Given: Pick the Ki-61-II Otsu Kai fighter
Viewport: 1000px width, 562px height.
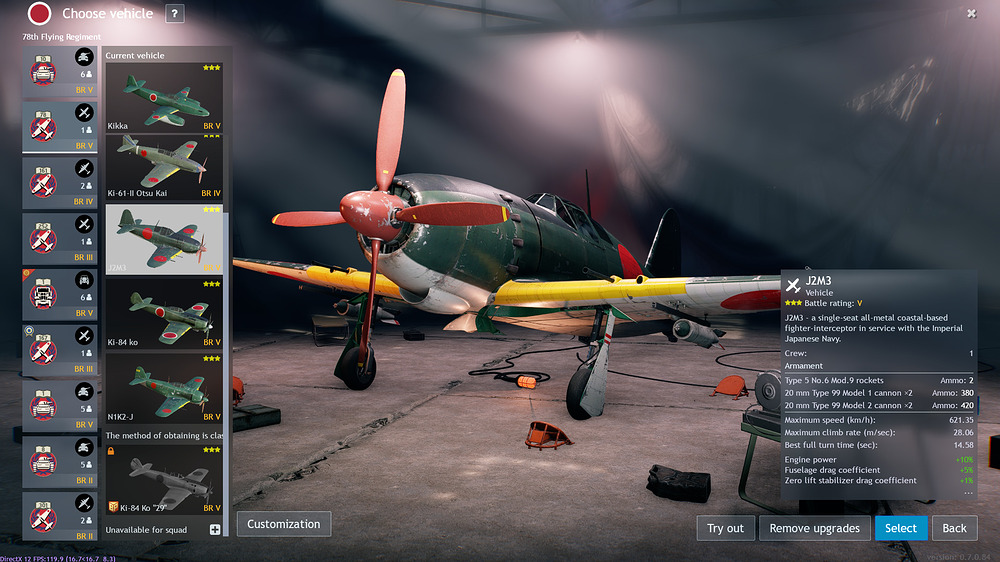Looking at the screenshot, I should click(164, 166).
